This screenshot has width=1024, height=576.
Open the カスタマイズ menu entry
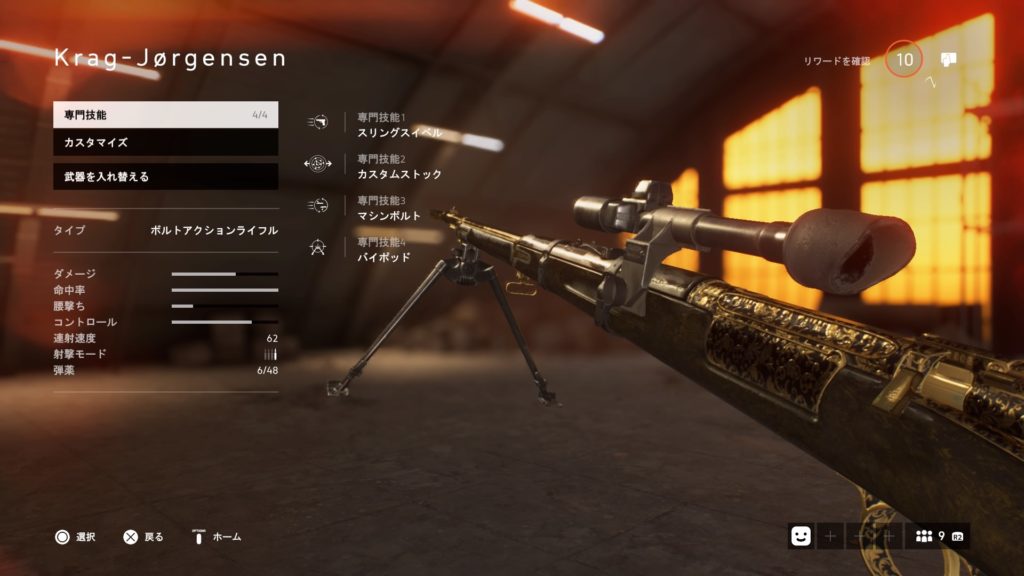click(x=165, y=143)
